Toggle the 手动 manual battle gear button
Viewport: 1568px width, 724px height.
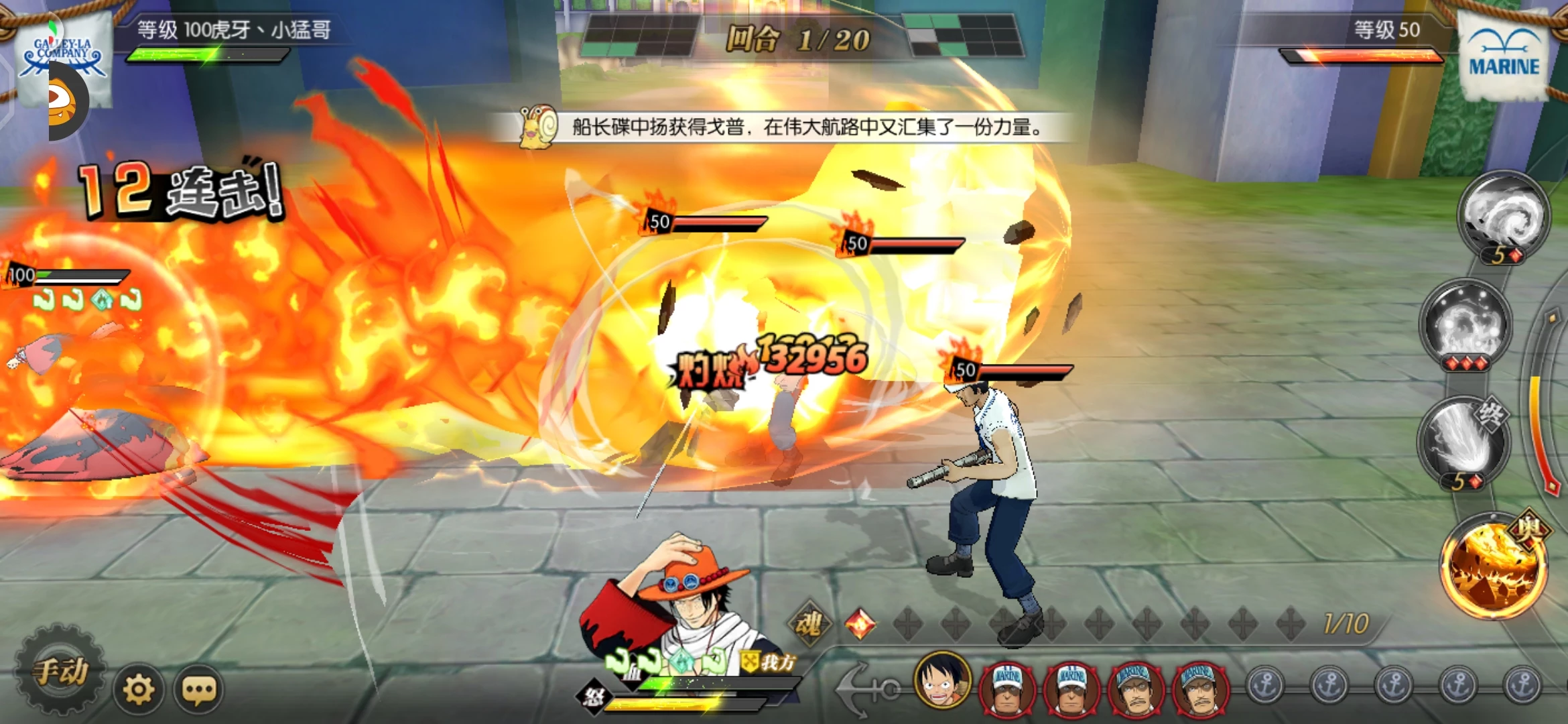click(x=60, y=671)
